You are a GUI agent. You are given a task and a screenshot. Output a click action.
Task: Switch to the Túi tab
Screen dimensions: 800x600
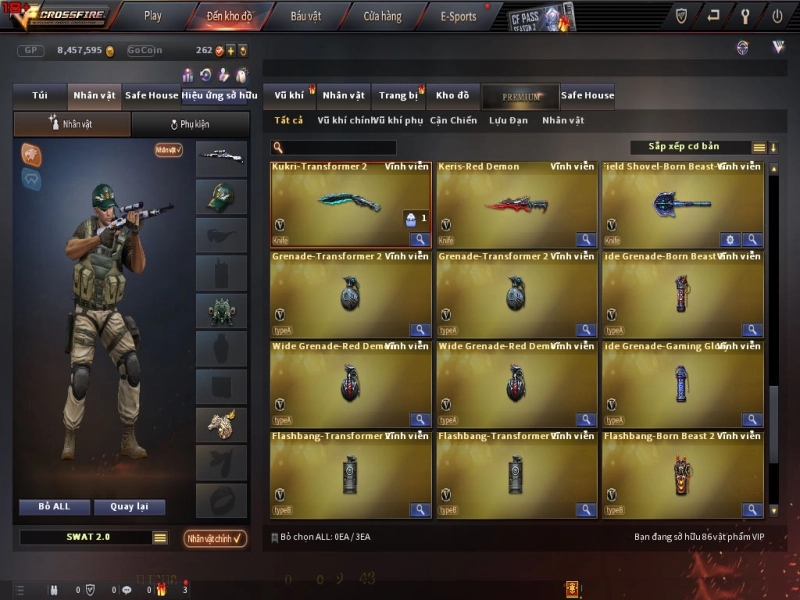pyautogui.click(x=40, y=96)
